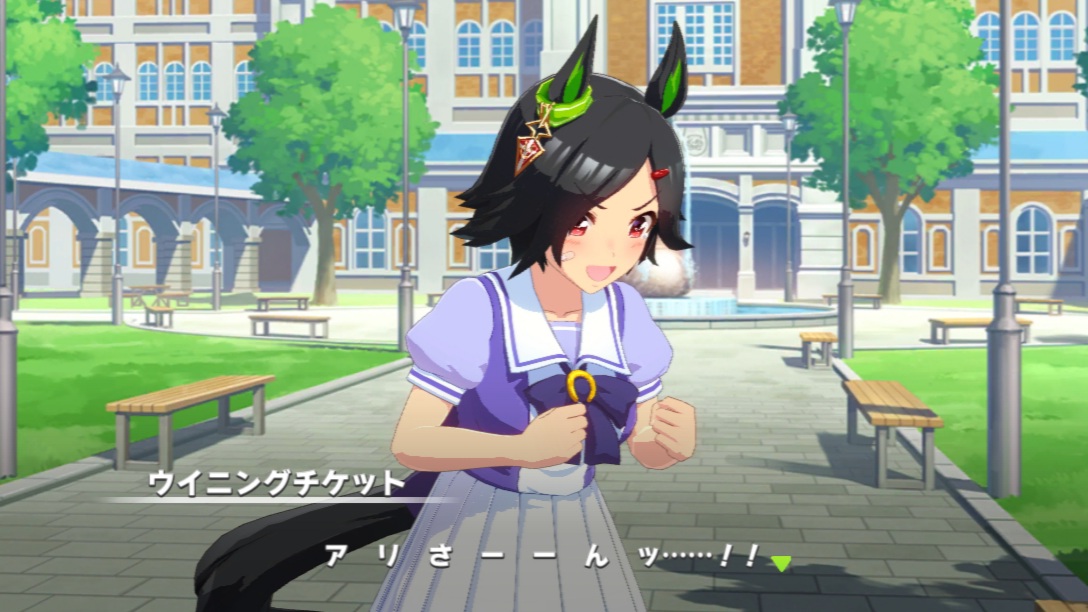1088x612 pixels.
Task: Click the green dialogue advance arrow
Action: click(780, 563)
